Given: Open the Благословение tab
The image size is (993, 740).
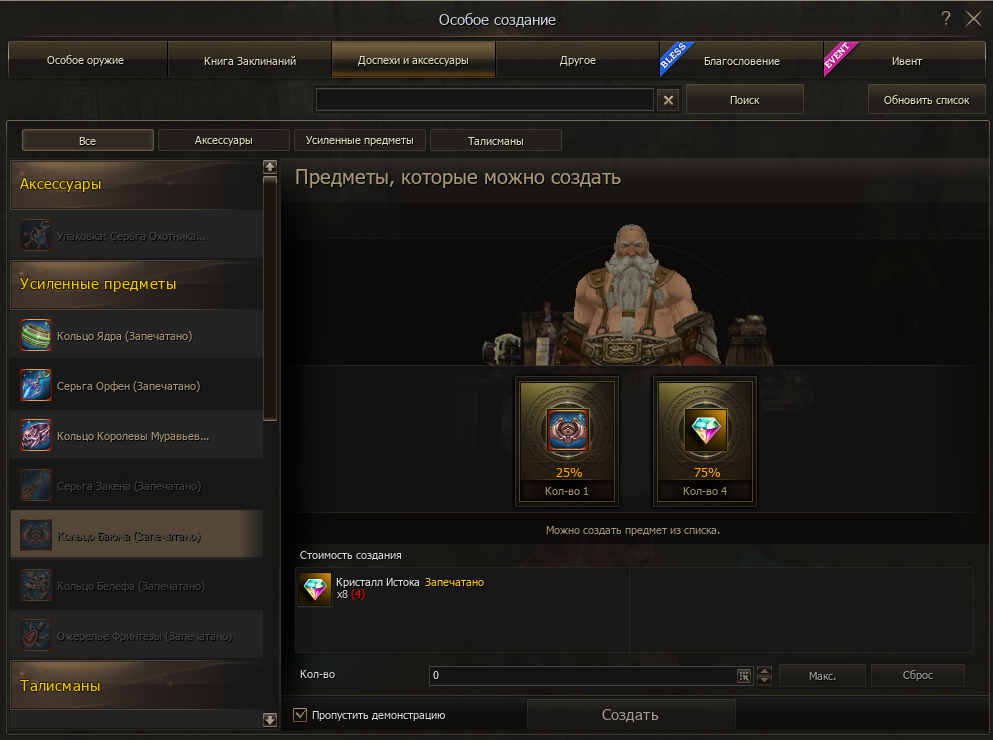Looking at the screenshot, I should click(741, 61).
